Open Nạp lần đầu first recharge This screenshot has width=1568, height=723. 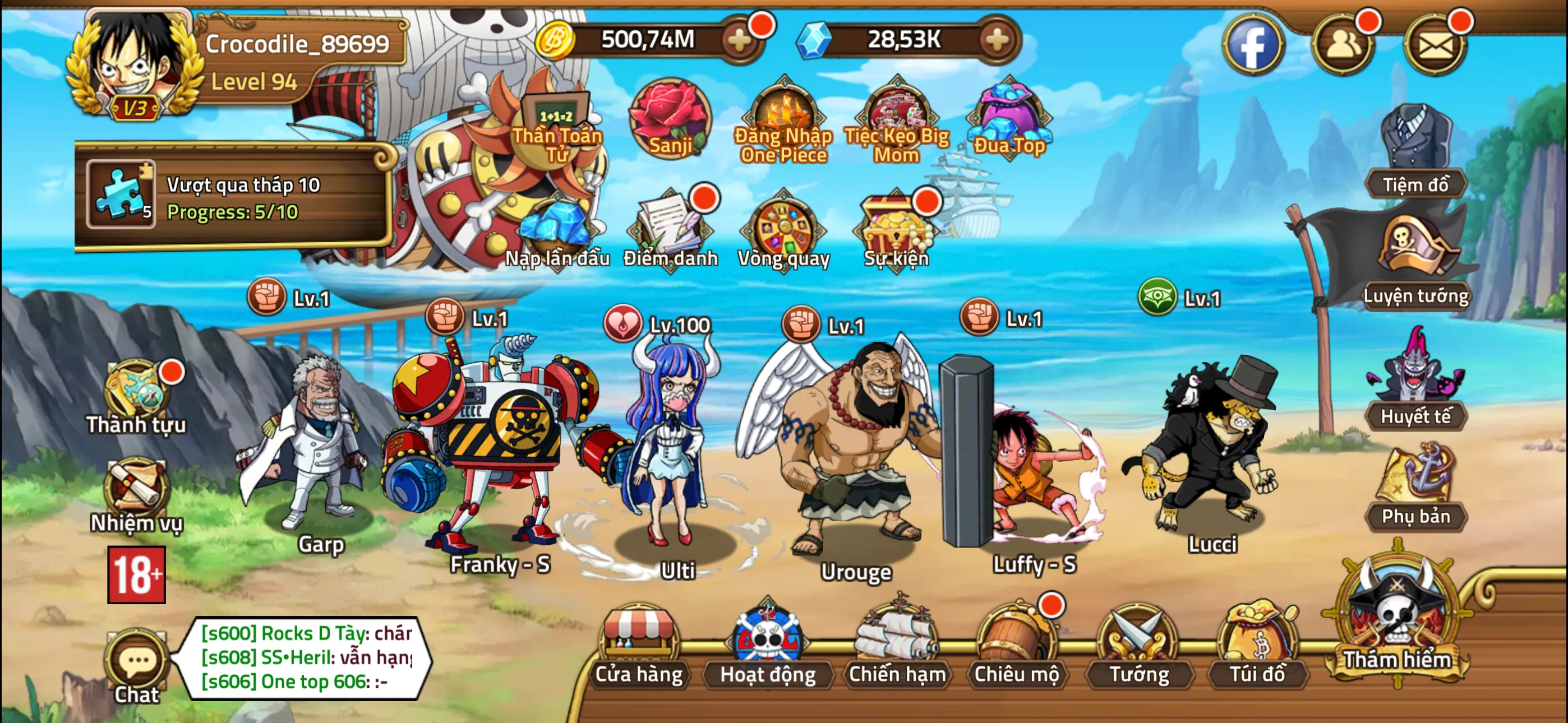click(558, 234)
